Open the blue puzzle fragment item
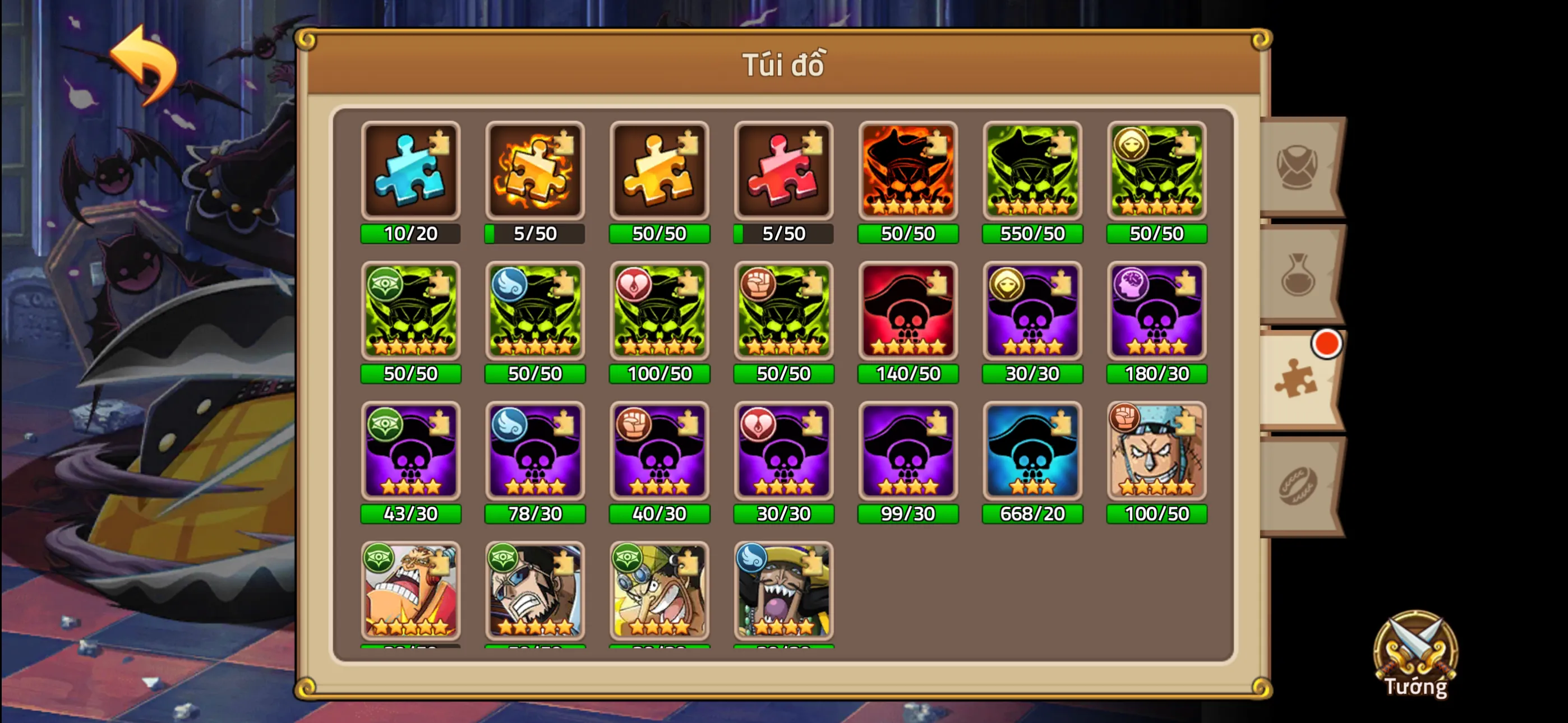The width and height of the screenshot is (1568, 723). 411,170
